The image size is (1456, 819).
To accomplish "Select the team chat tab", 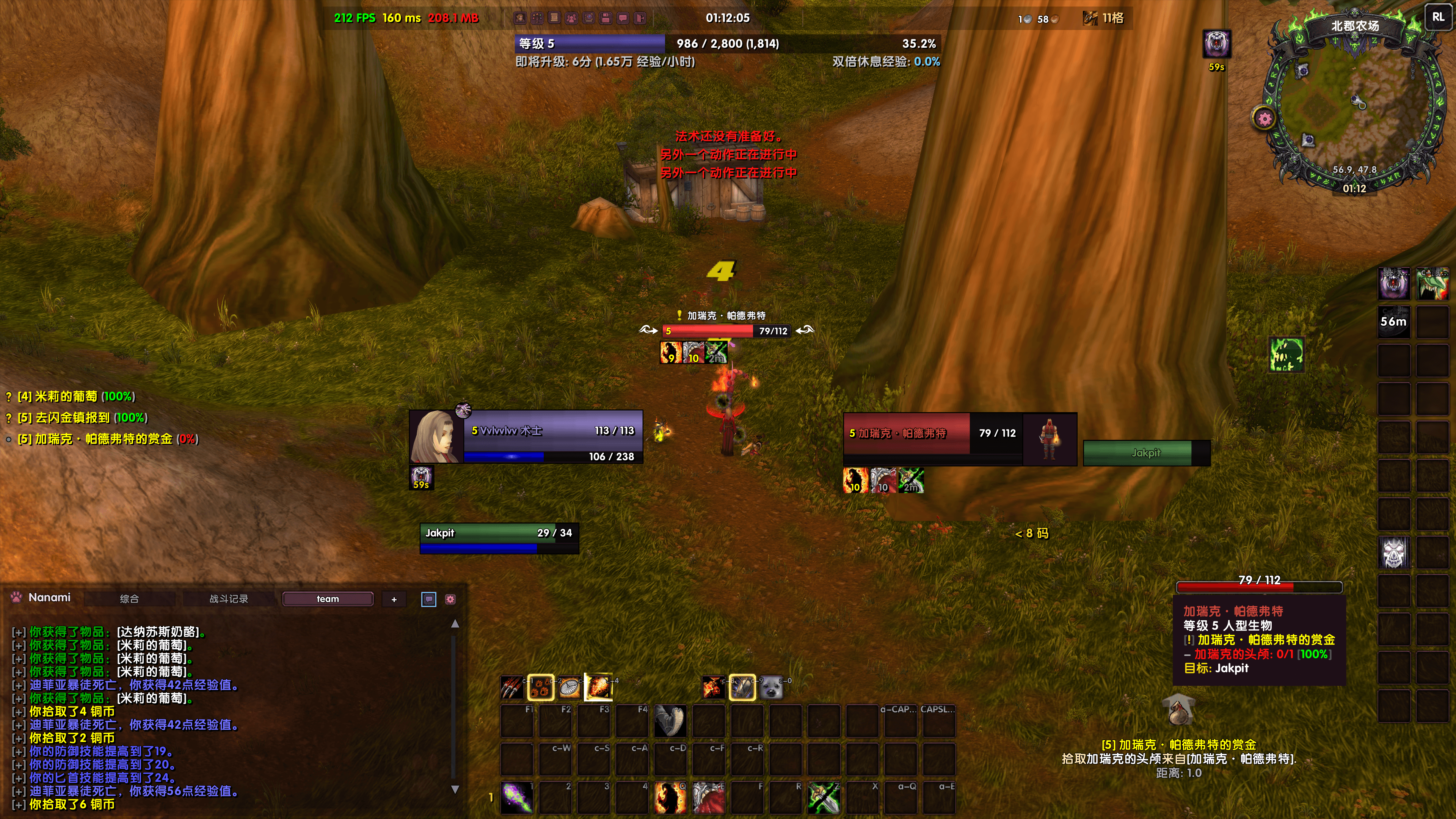I will tap(328, 599).
